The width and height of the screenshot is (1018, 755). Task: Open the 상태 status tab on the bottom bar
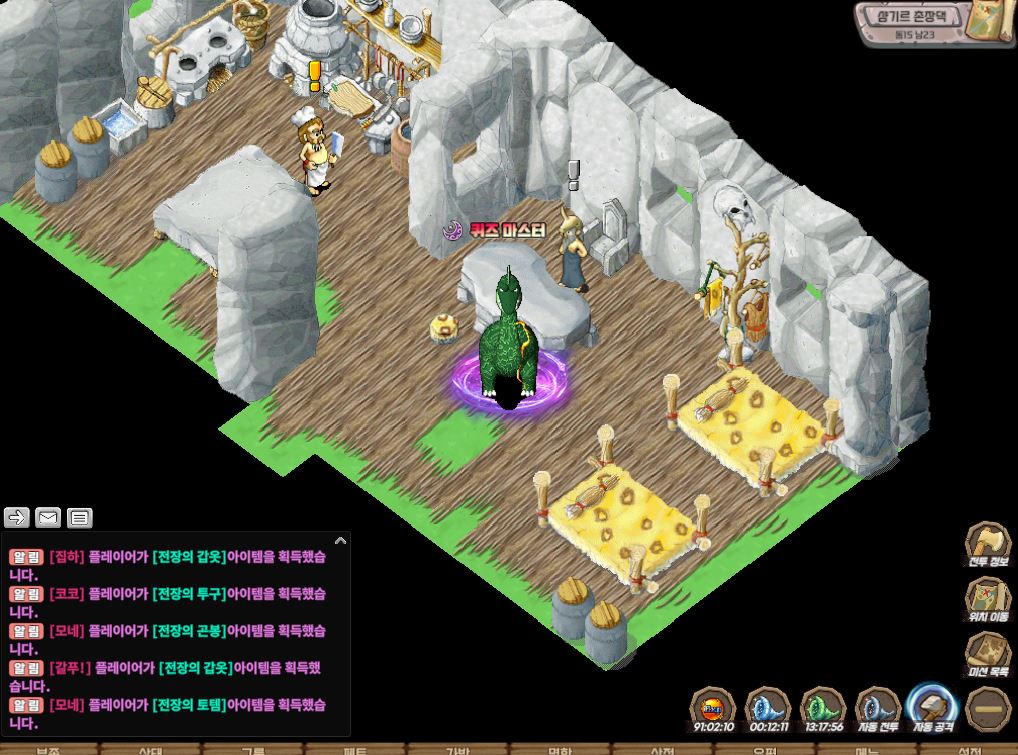[x=150, y=749]
